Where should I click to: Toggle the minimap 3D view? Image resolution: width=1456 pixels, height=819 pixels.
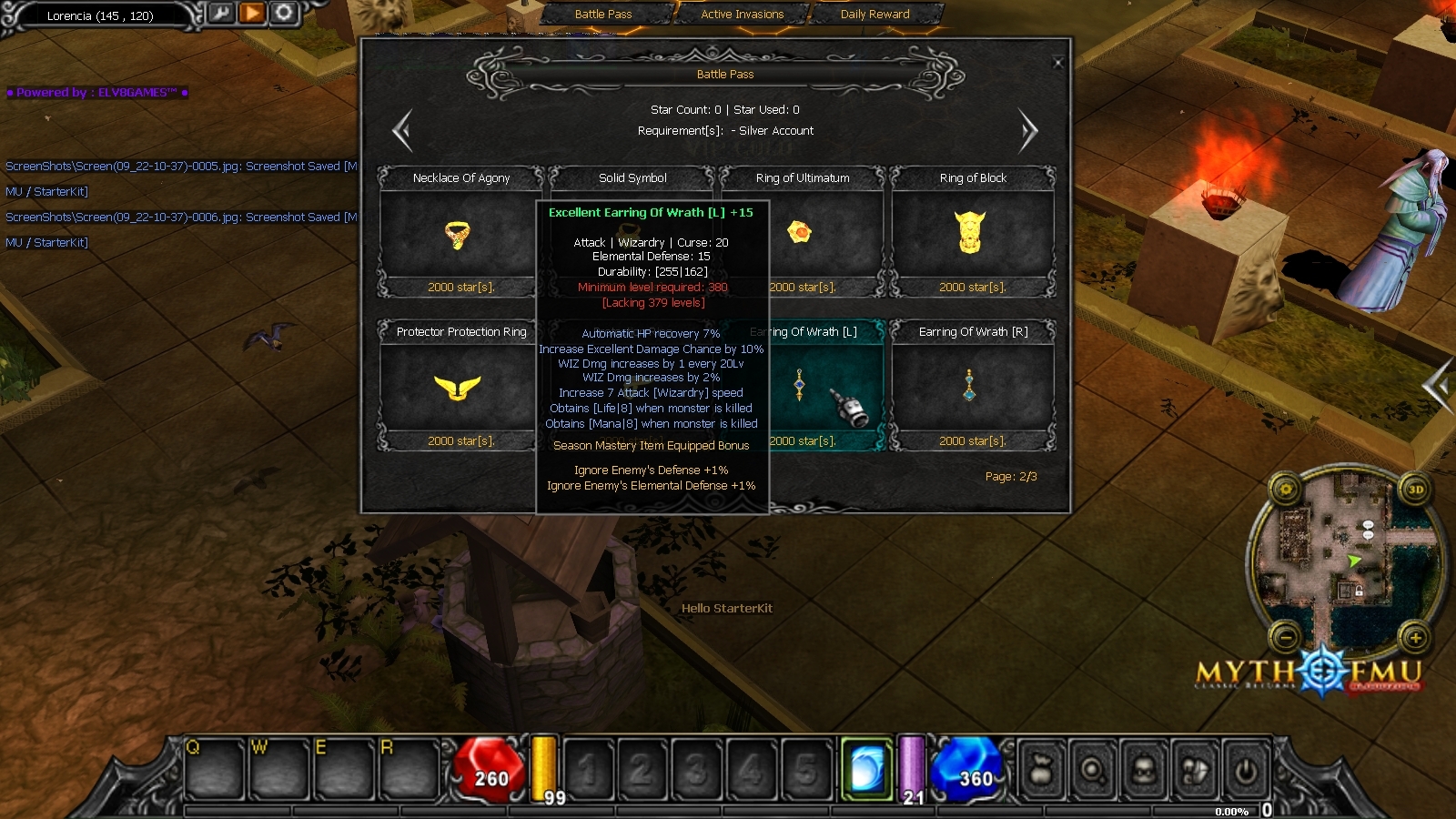coord(1415,490)
